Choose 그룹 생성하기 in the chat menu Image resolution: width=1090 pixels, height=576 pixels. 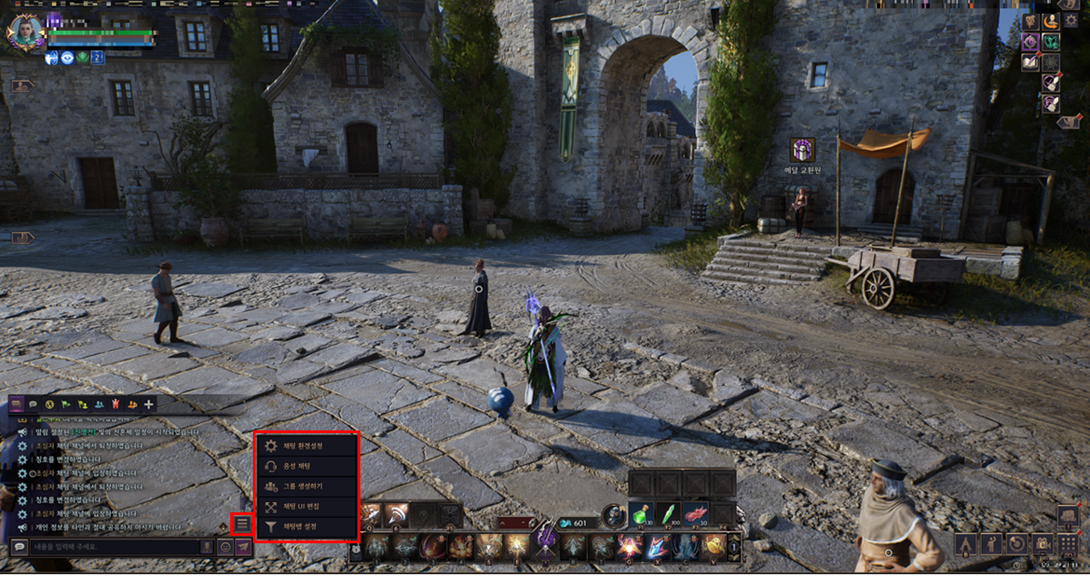pos(304,486)
